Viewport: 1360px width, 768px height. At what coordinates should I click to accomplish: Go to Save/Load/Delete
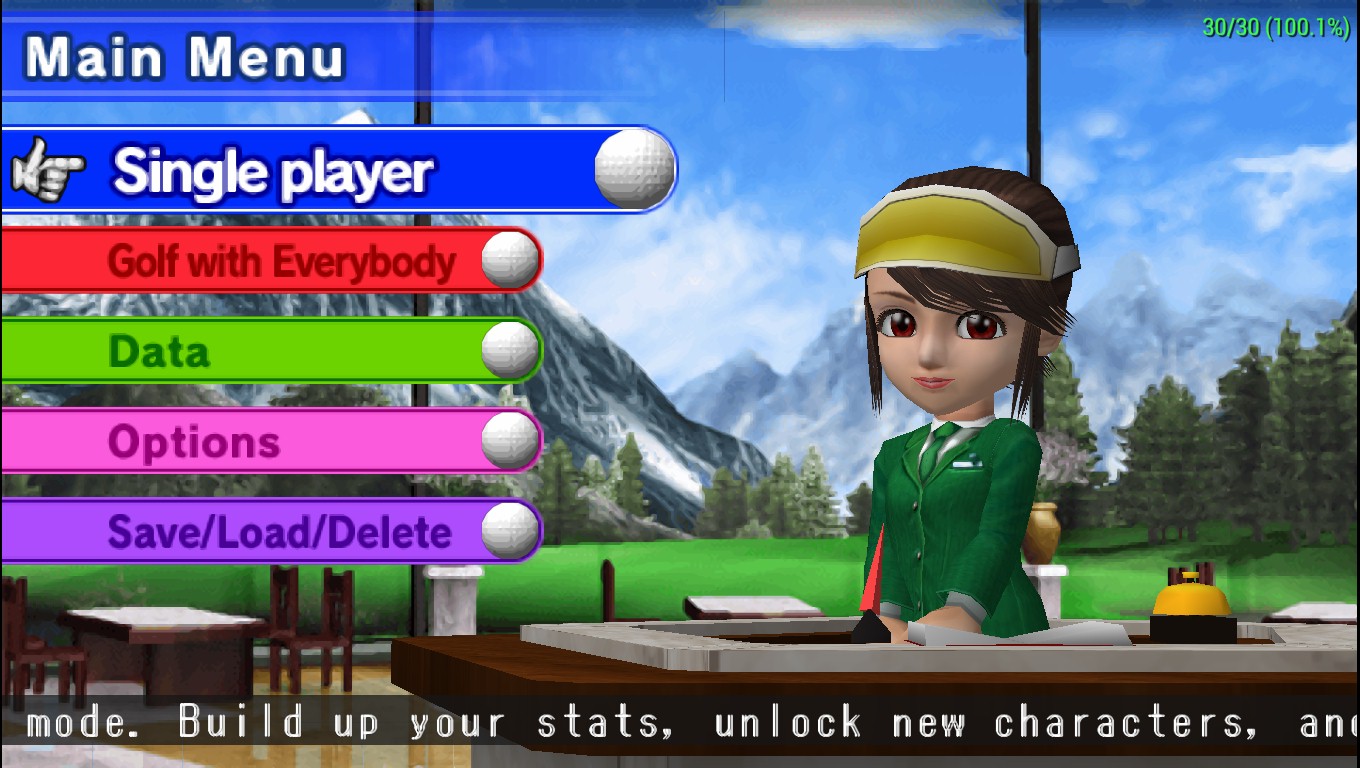tap(278, 531)
